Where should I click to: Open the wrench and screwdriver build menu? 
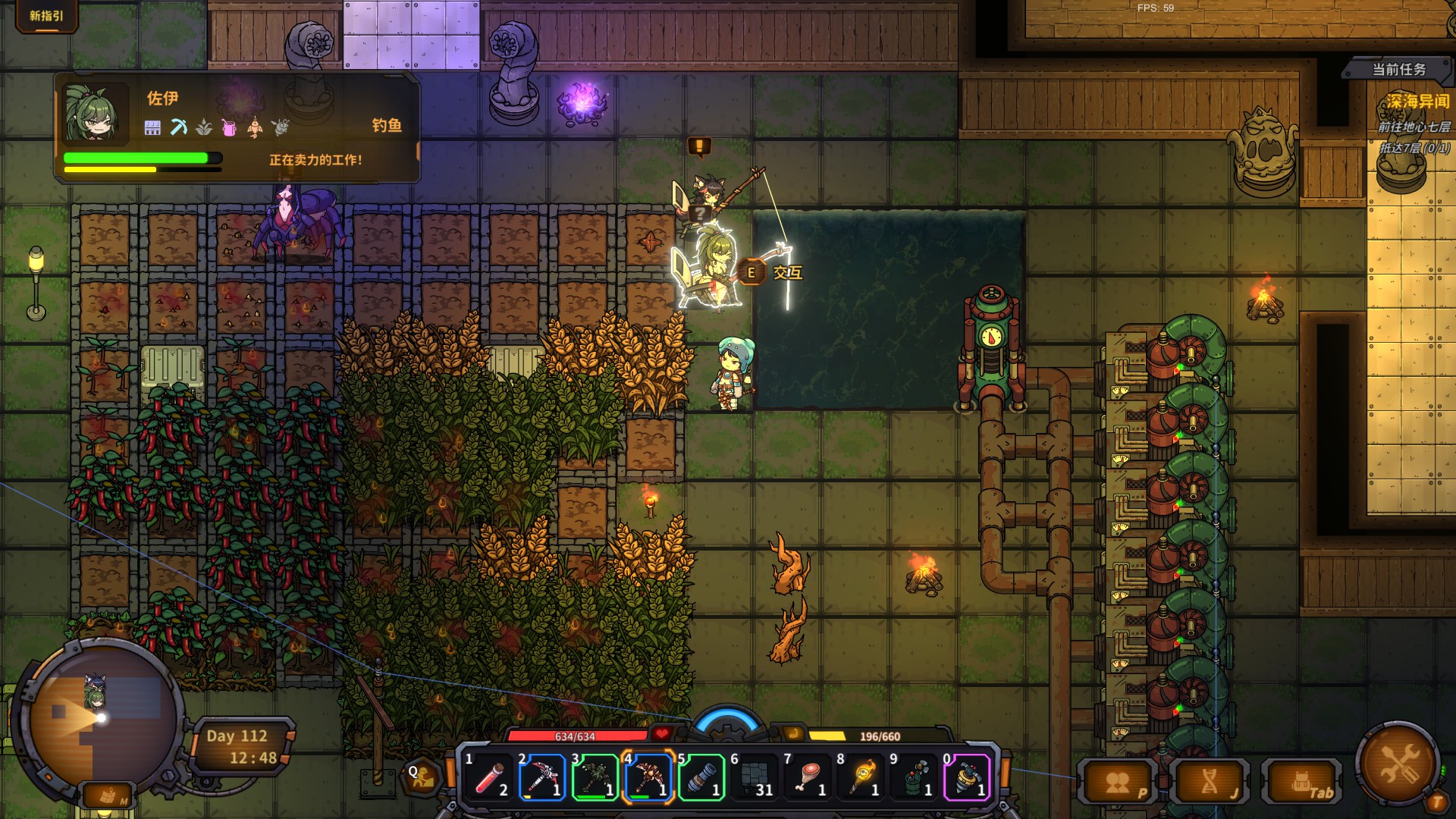1398,762
